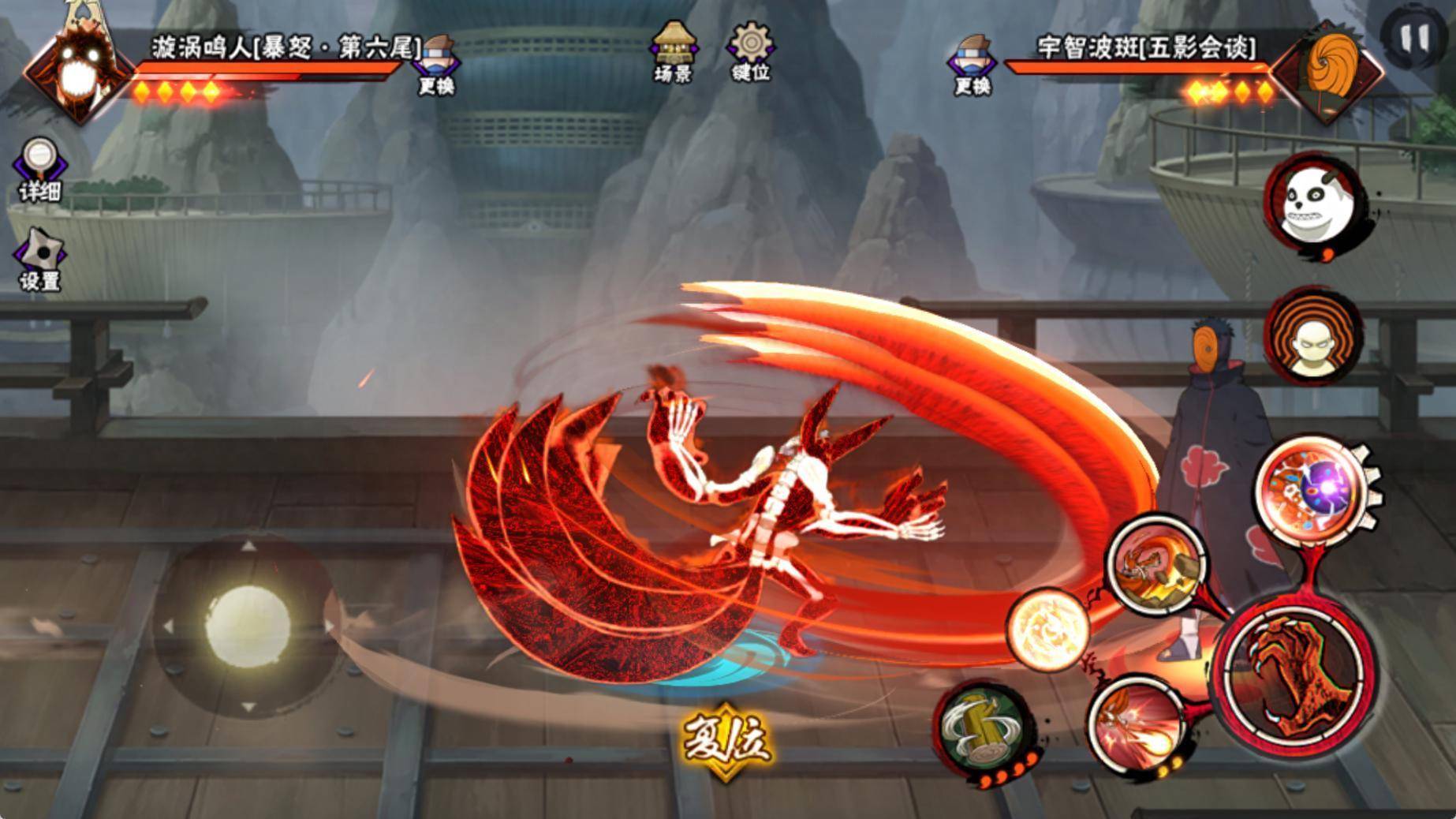
Task: Open the 键位 key layout settings
Action: (x=749, y=50)
